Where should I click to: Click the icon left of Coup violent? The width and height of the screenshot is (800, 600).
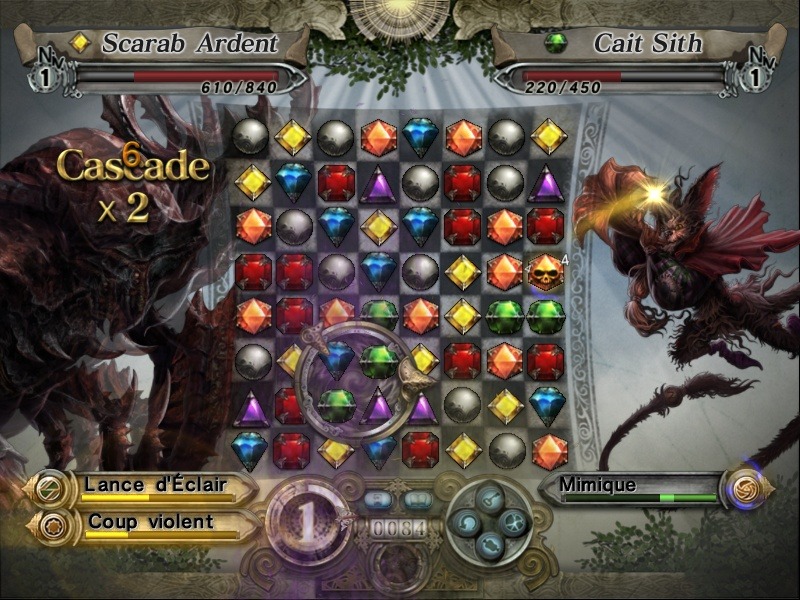point(48,524)
